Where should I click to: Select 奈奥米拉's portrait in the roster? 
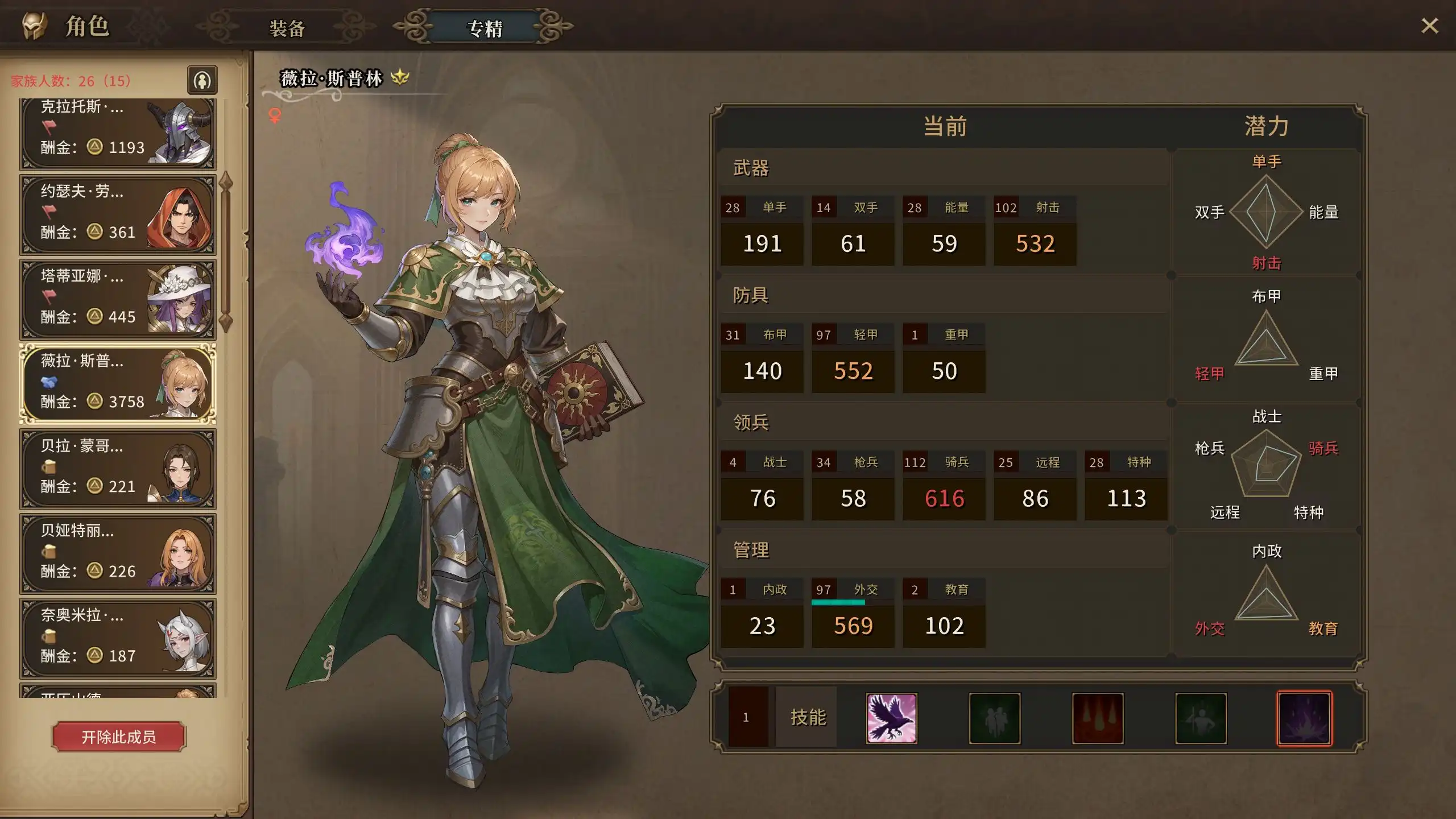pyautogui.click(x=188, y=638)
